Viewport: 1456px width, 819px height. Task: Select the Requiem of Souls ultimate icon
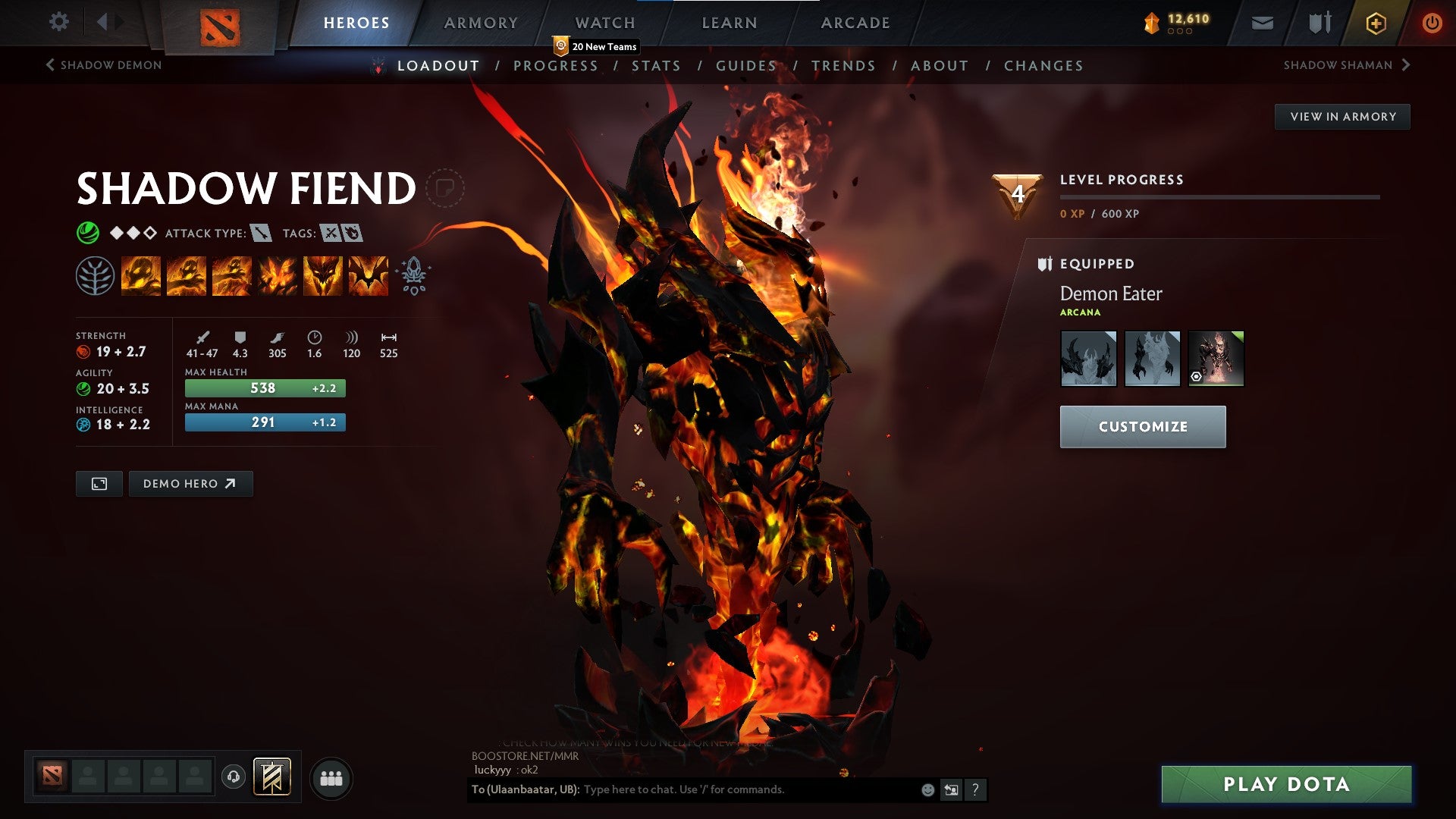click(369, 275)
